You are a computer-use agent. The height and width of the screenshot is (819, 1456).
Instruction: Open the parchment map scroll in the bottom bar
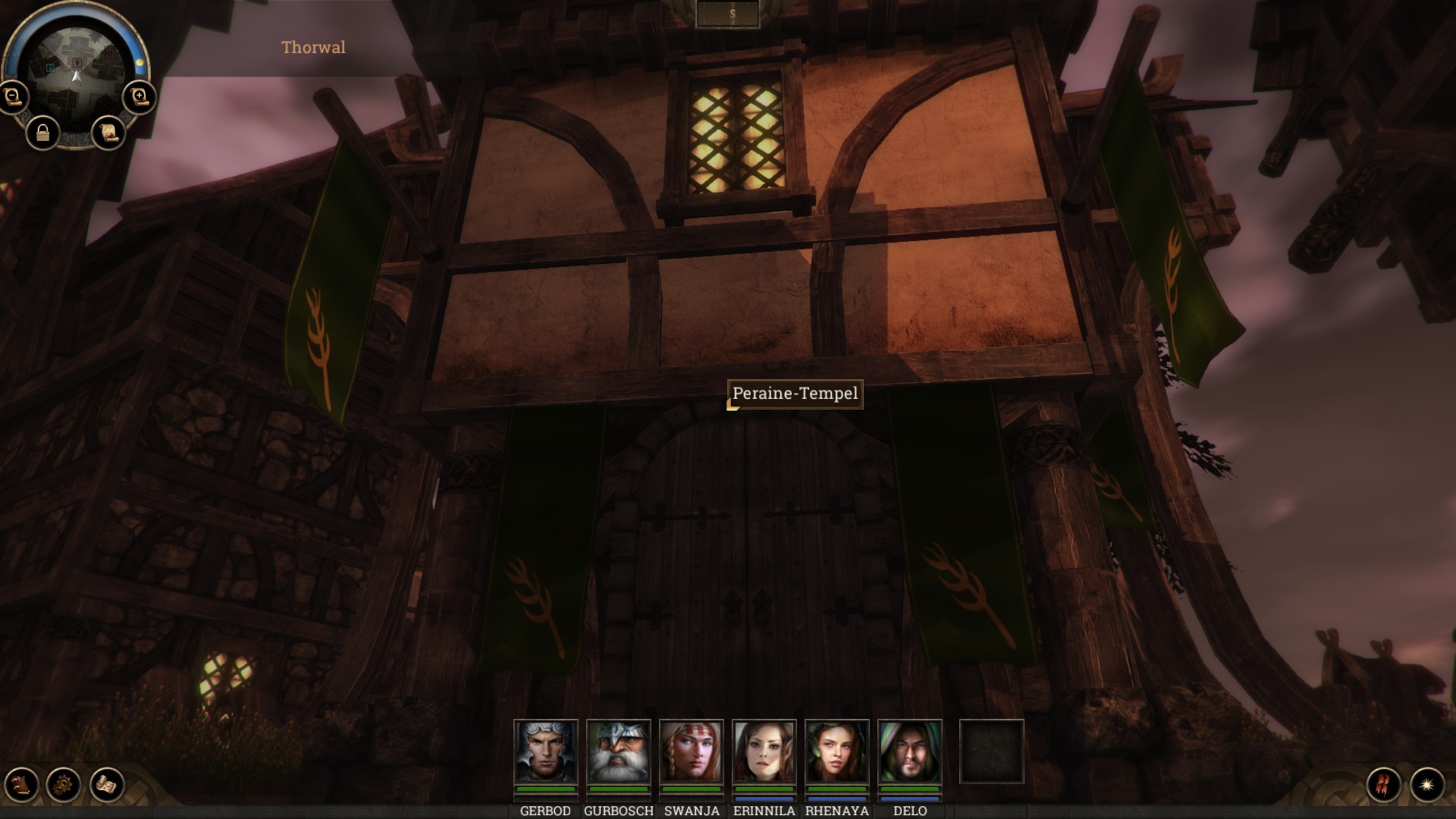pyautogui.click(x=107, y=784)
